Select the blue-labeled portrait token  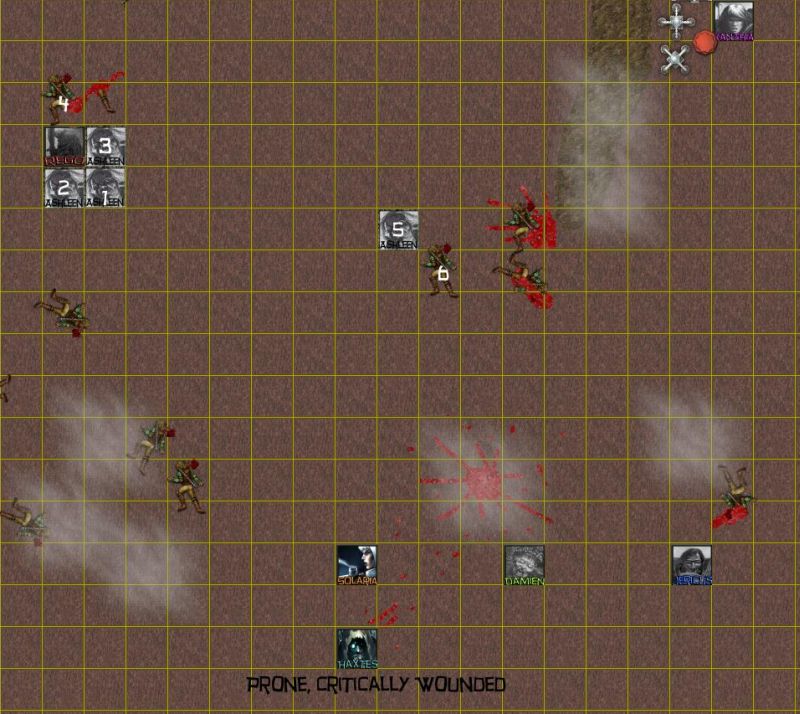692,565
